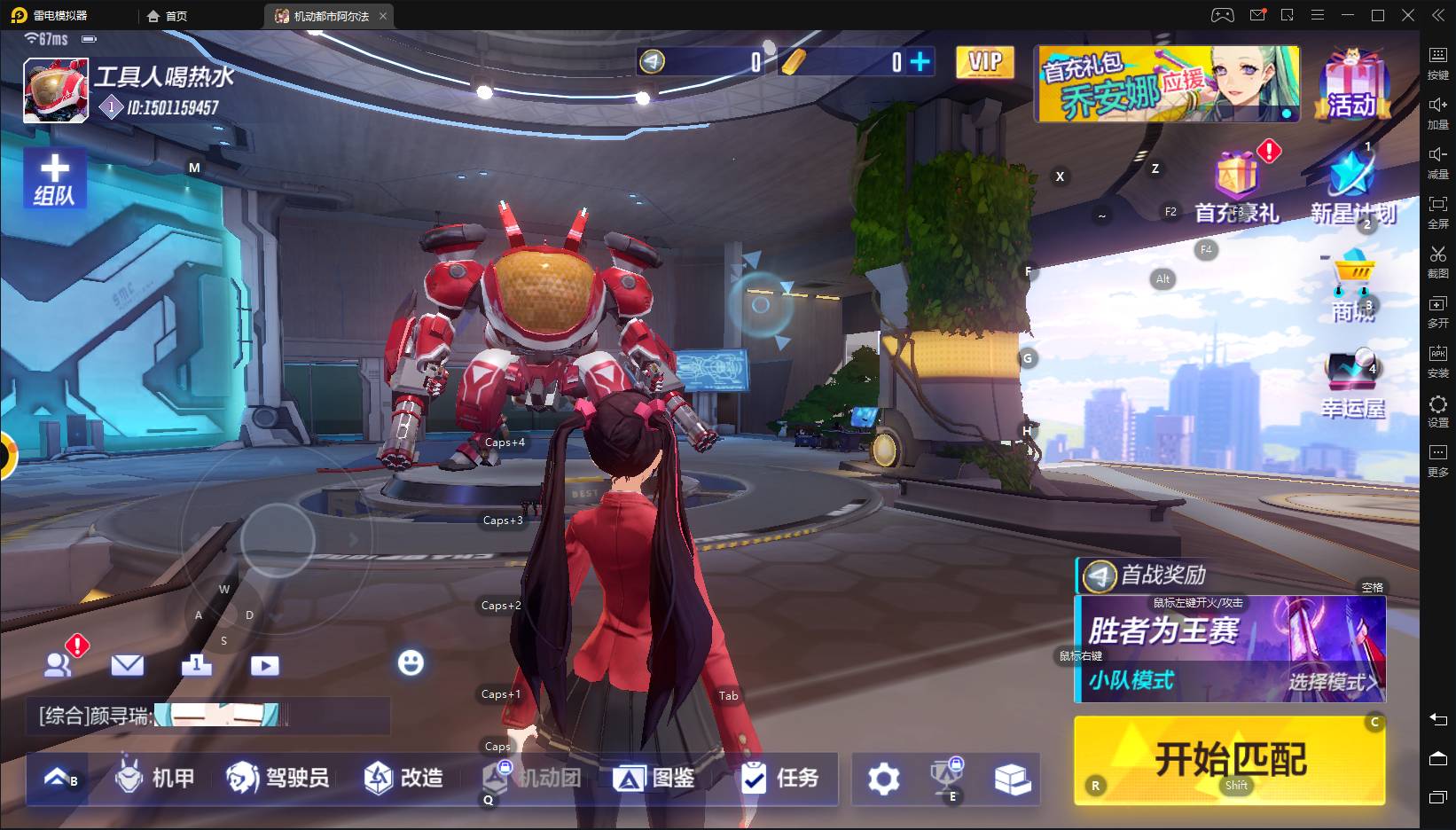Image resolution: width=1456 pixels, height=830 pixels.
Task: Open the 图鉴 codex menu
Action: (654, 779)
